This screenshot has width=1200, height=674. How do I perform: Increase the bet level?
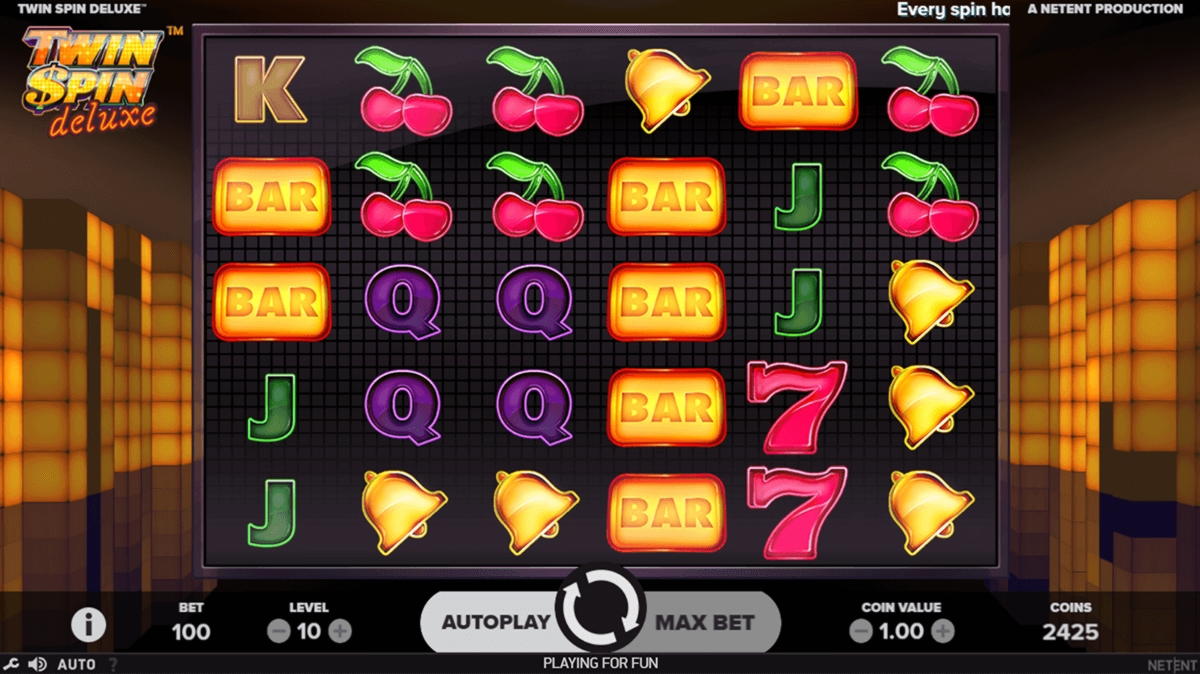(x=340, y=631)
